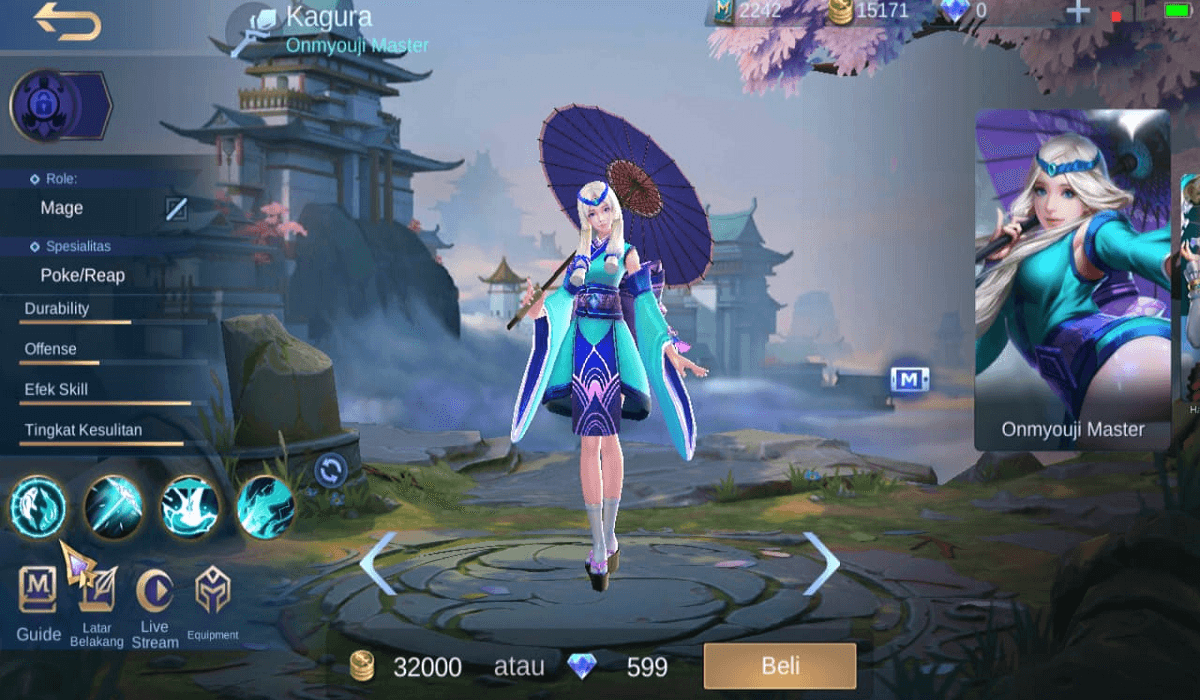This screenshot has height=700, width=1200.
Task: Click the rotate model refresh icon
Action: tap(330, 468)
